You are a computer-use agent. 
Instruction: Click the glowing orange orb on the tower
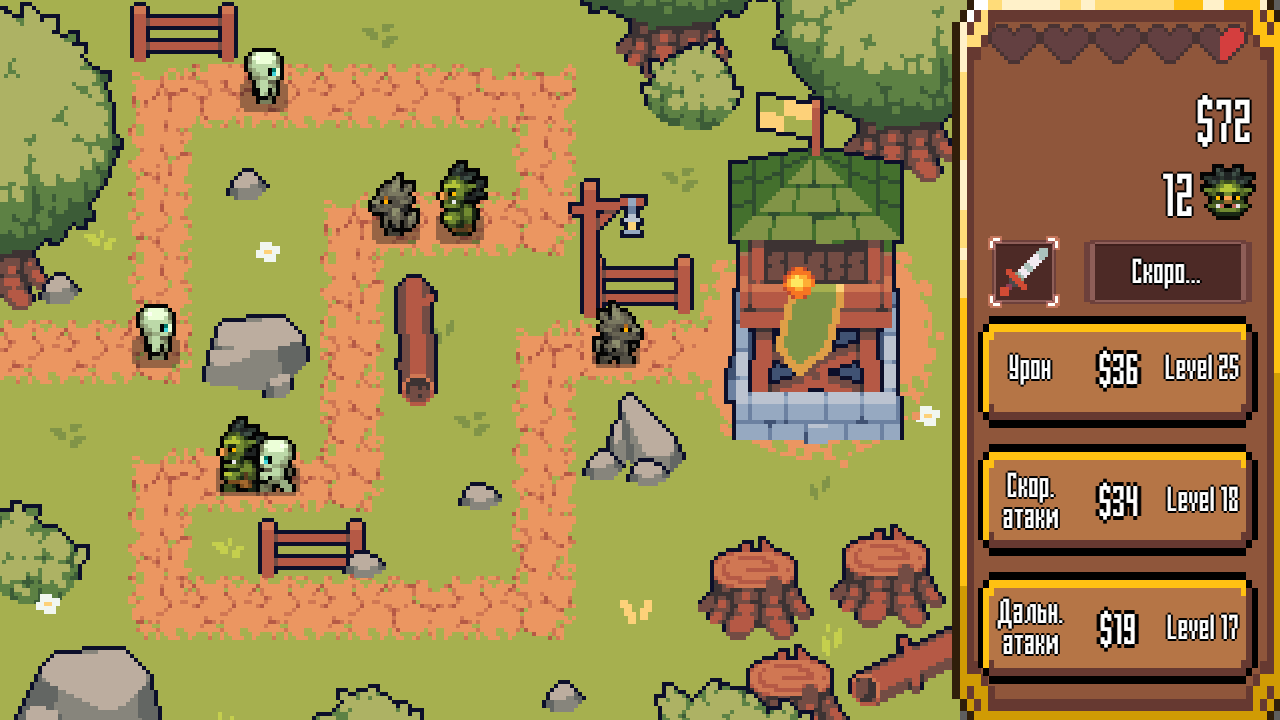pos(800,283)
